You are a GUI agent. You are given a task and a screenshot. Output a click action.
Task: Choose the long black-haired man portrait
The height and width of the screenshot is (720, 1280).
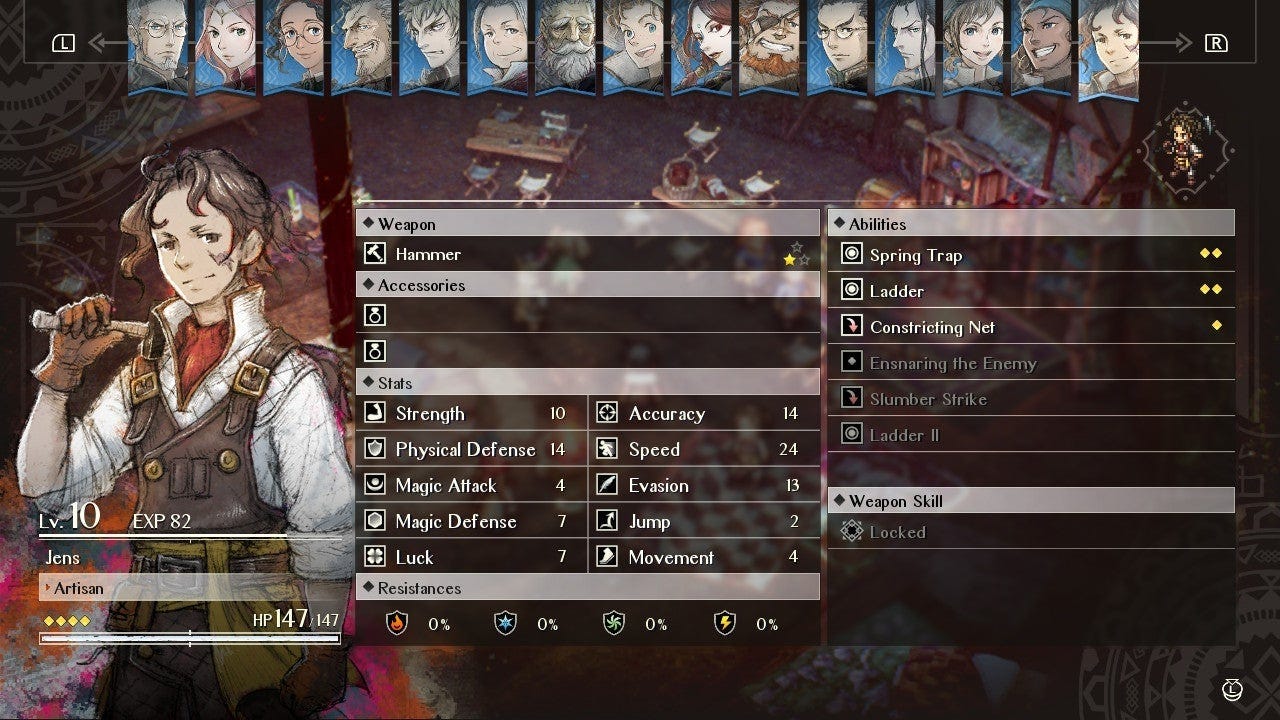[x=906, y=45]
